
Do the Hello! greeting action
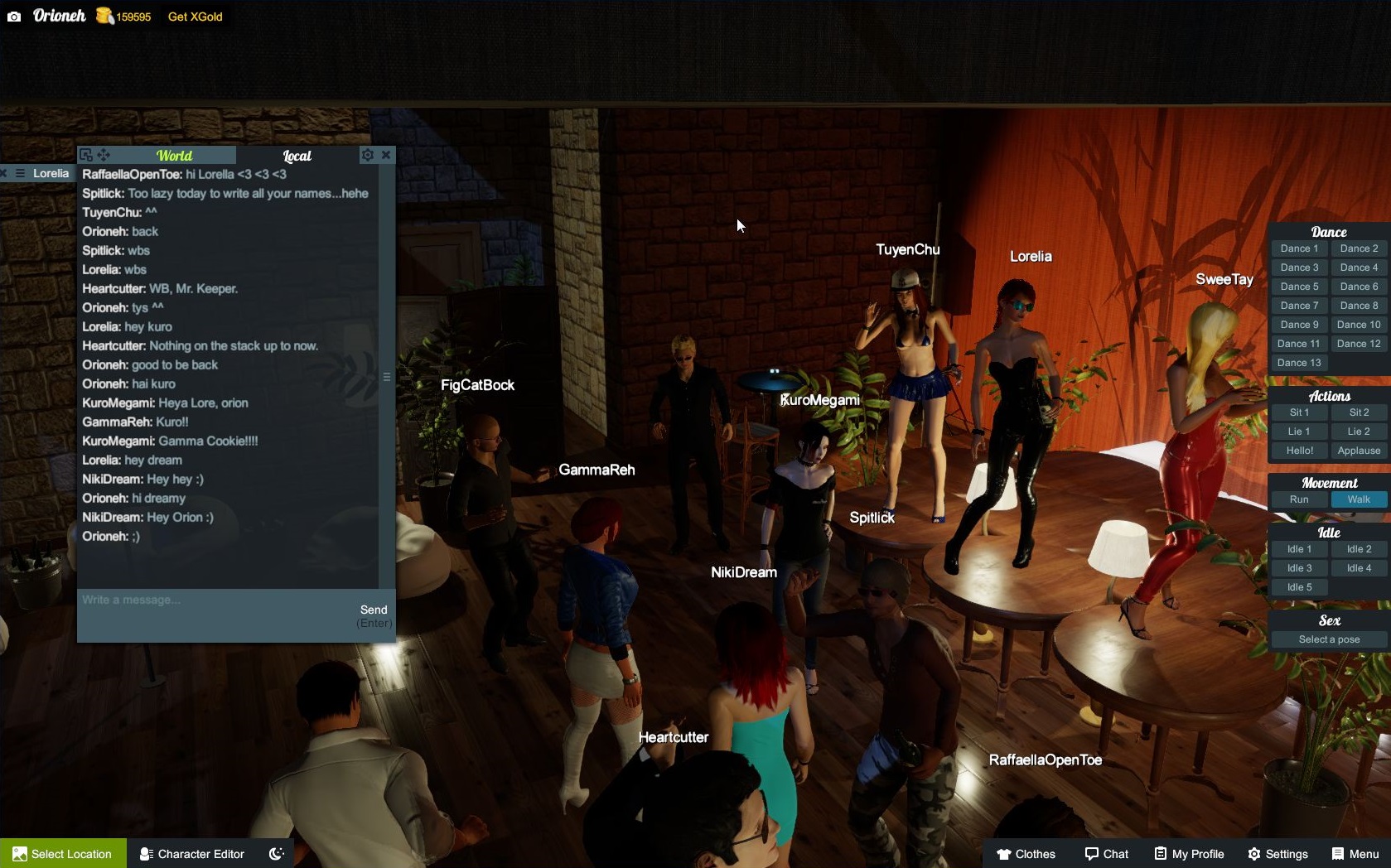tap(1299, 451)
